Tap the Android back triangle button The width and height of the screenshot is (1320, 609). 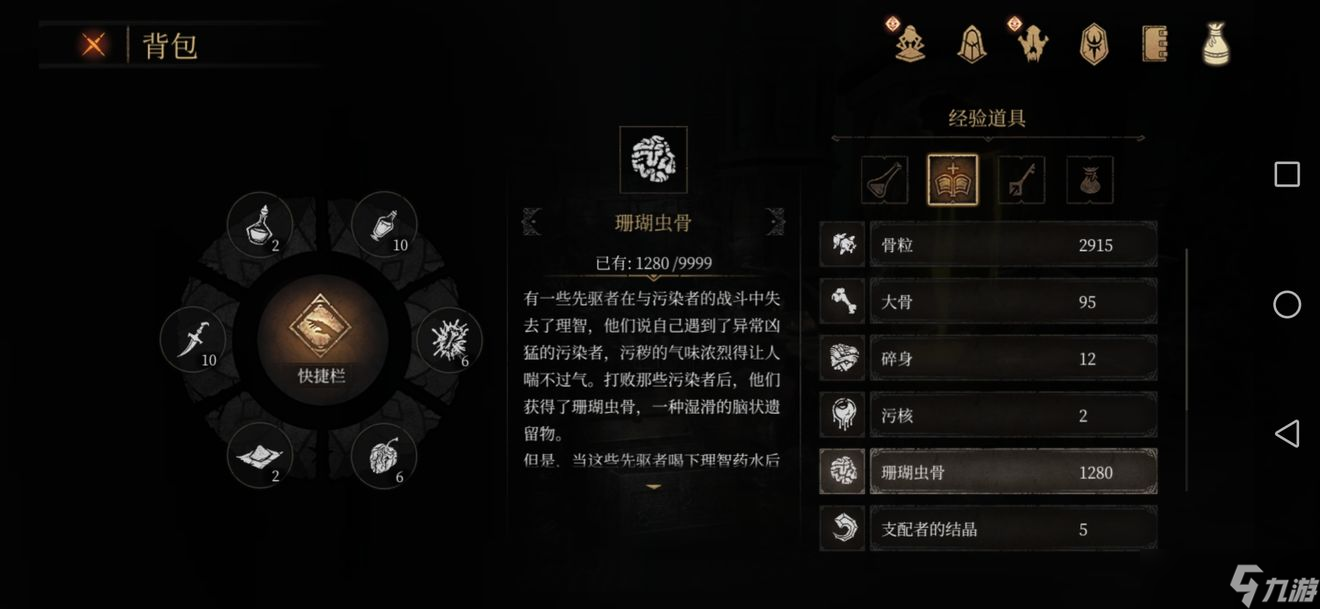click(1286, 433)
